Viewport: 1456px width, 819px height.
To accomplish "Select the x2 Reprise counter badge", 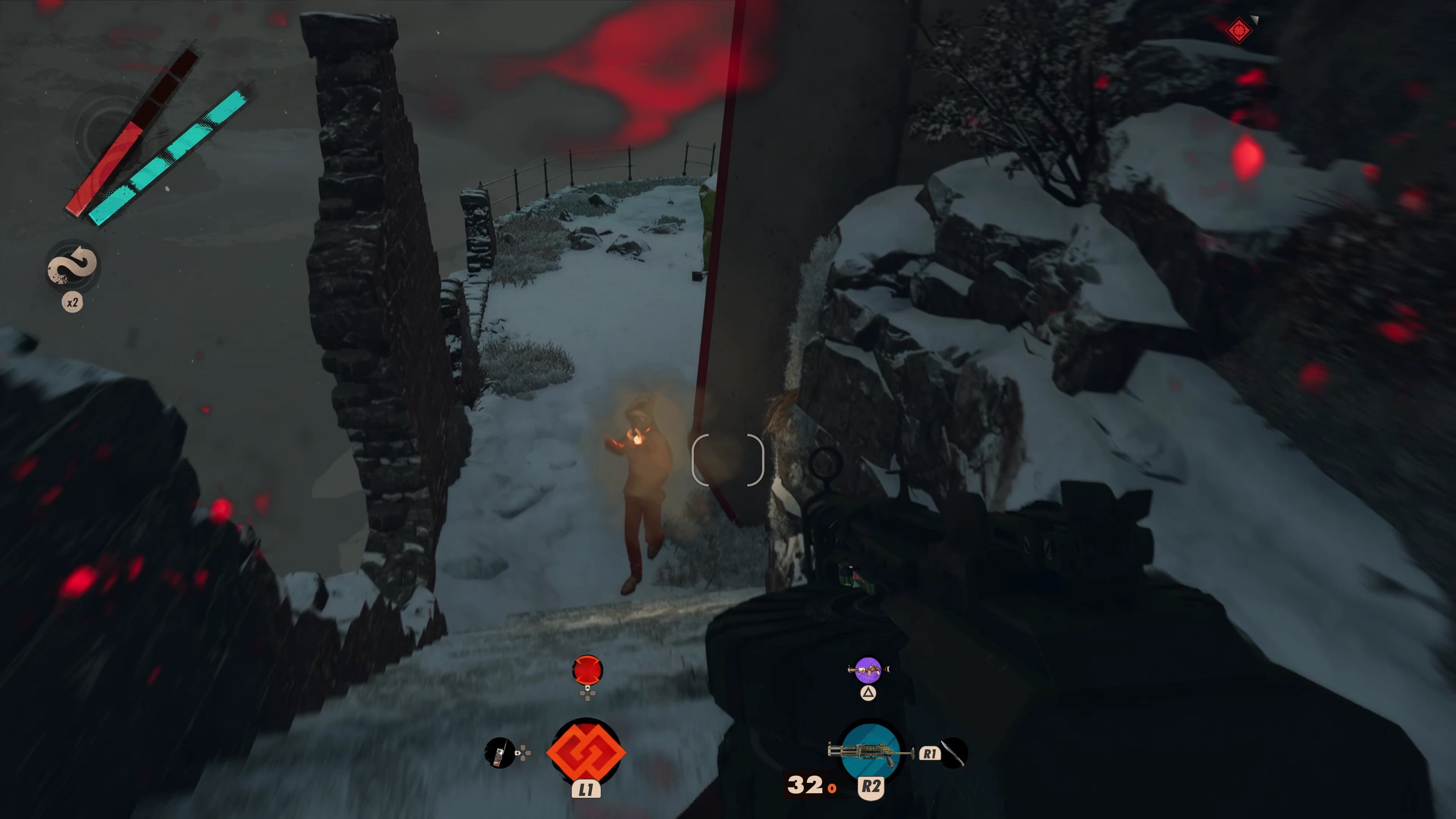I will point(72,303).
